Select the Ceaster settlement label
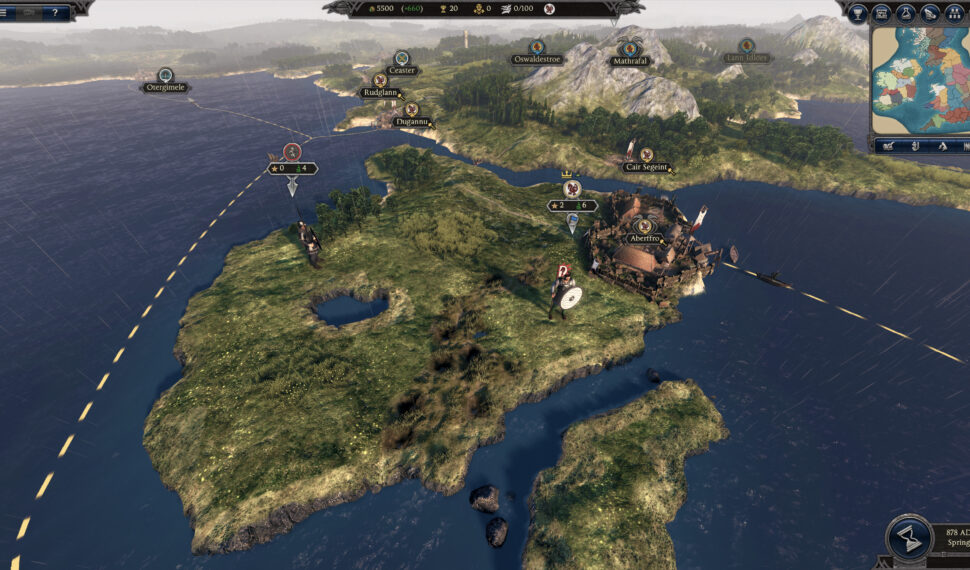This screenshot has height=570, width=970. click(x=401, y=70)
